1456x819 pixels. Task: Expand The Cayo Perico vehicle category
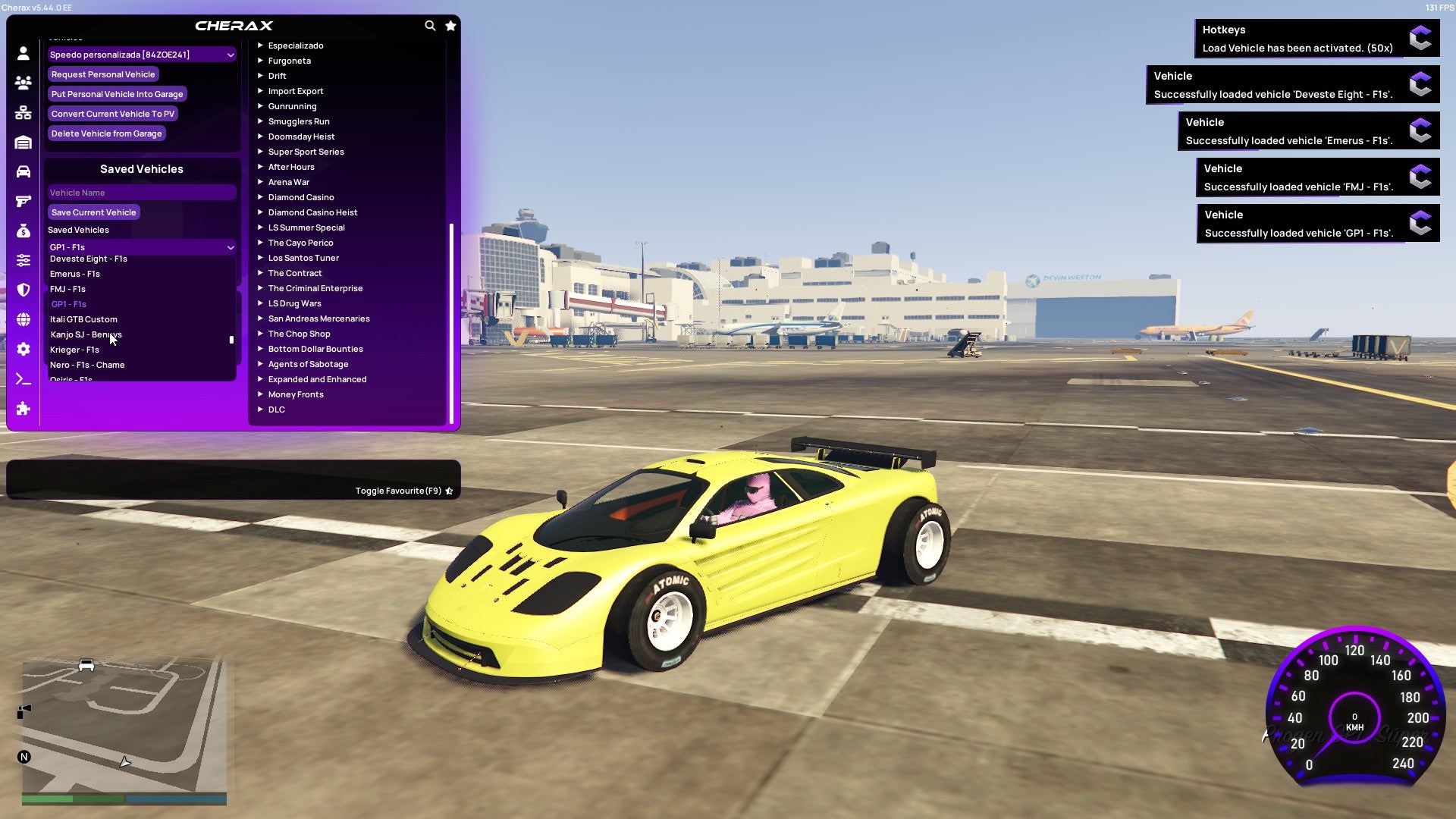click(x=300, y=243)
